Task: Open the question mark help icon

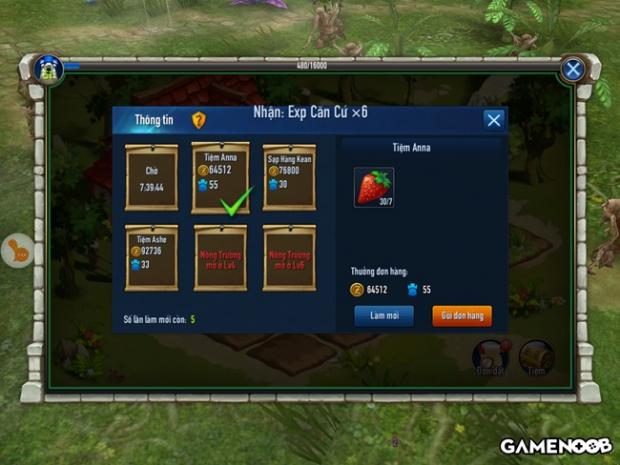Action: 199,120
